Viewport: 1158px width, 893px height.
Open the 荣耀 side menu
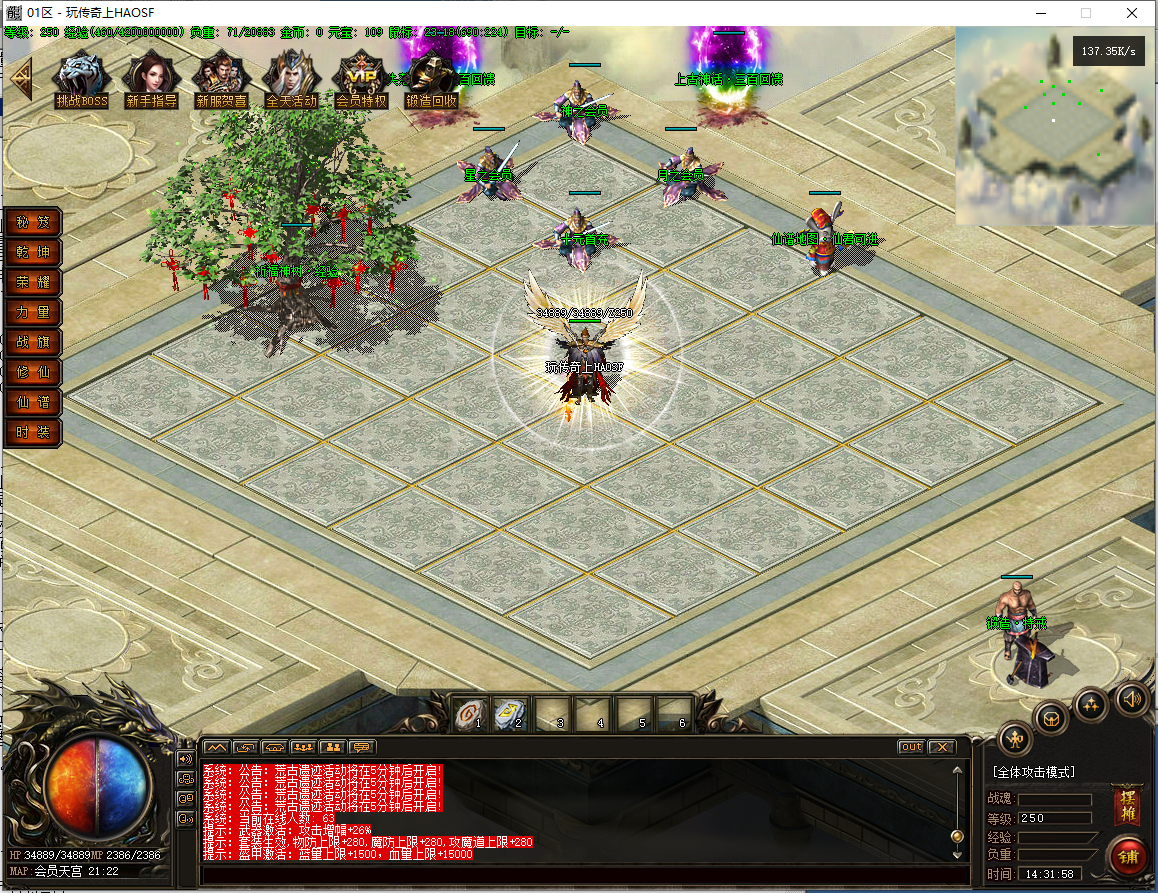click(32, 282)
